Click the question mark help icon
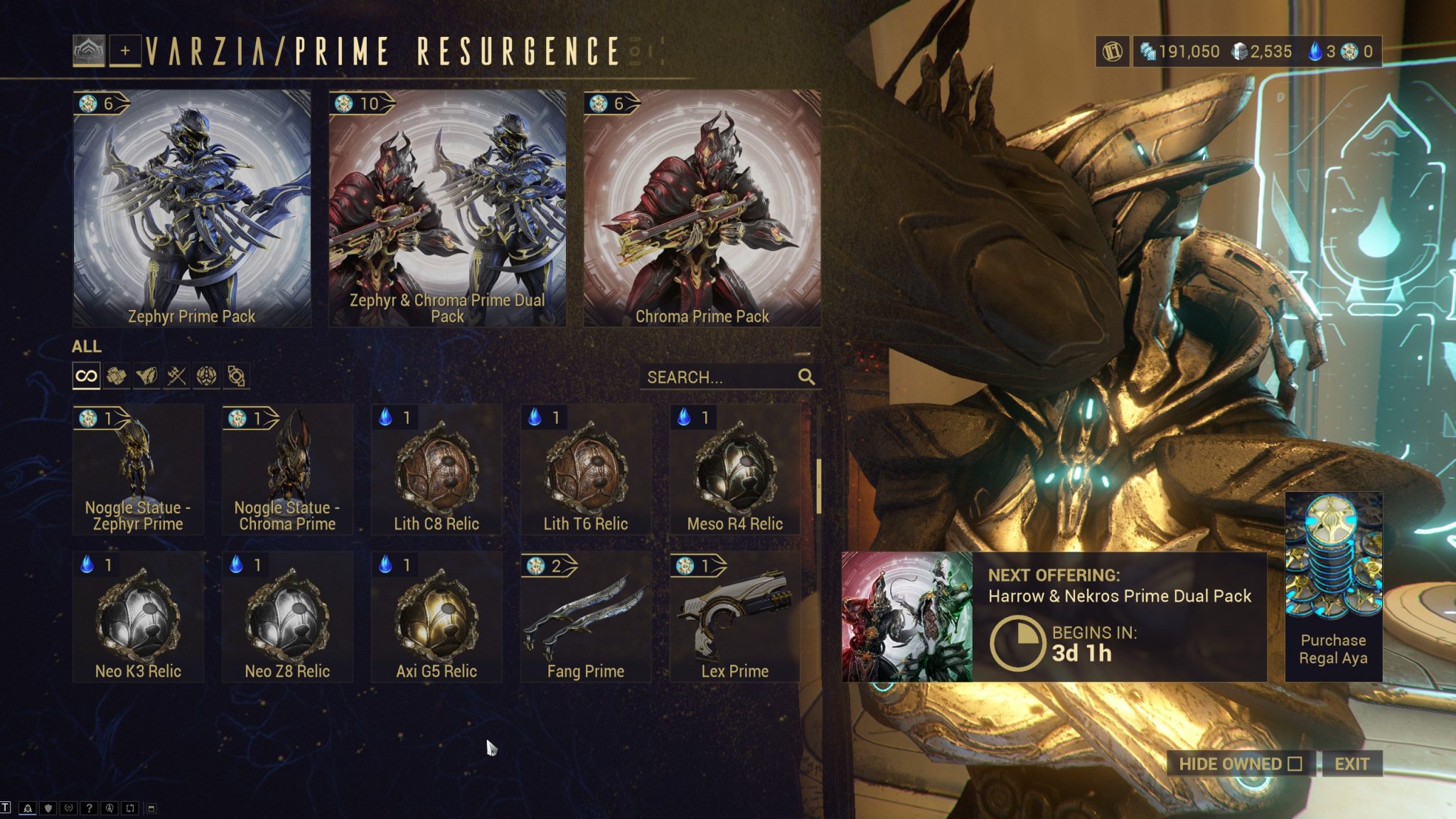The image size is (1456, 819). [x=89, y=808]
